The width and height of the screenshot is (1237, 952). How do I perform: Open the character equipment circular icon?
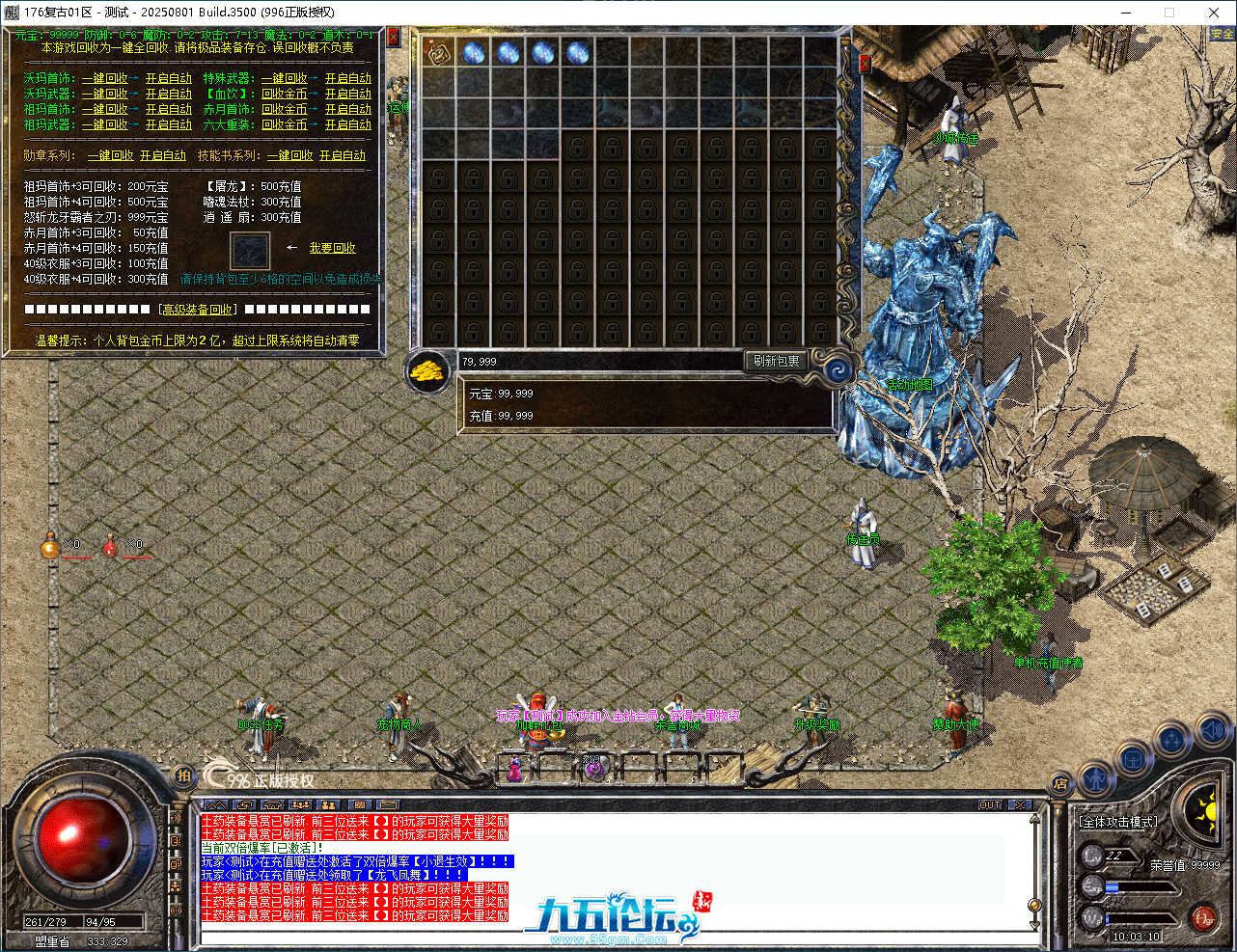click(1098, 776)
